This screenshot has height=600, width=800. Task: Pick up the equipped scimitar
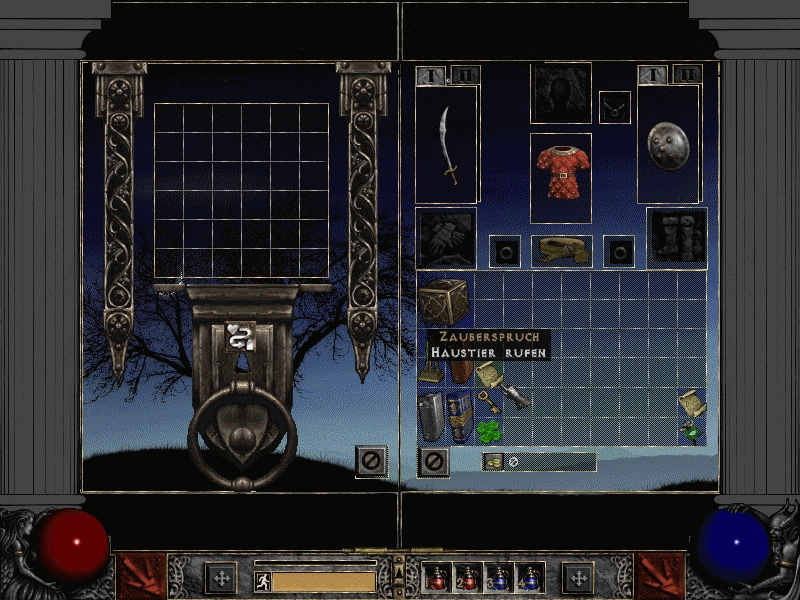click(447, 145)
